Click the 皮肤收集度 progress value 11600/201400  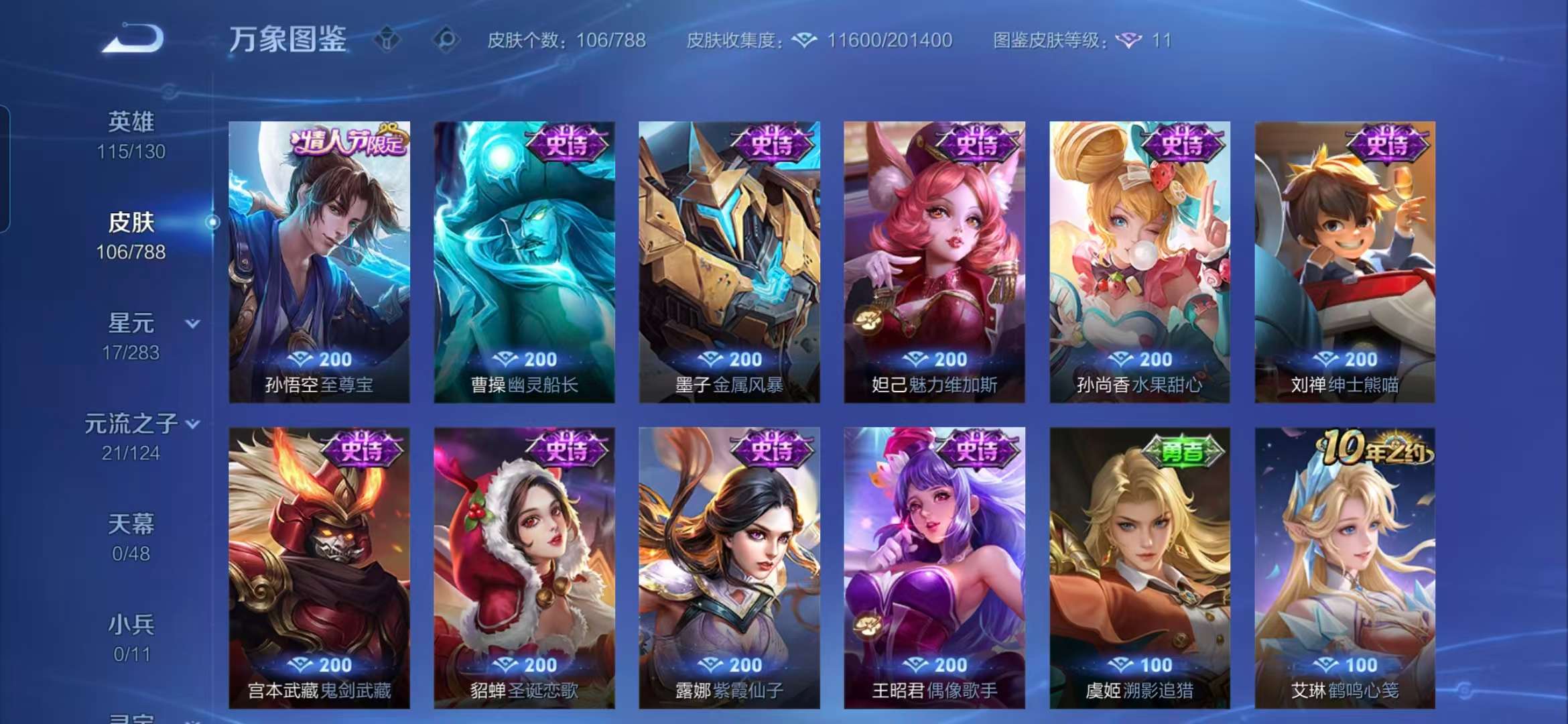[891, 40]
